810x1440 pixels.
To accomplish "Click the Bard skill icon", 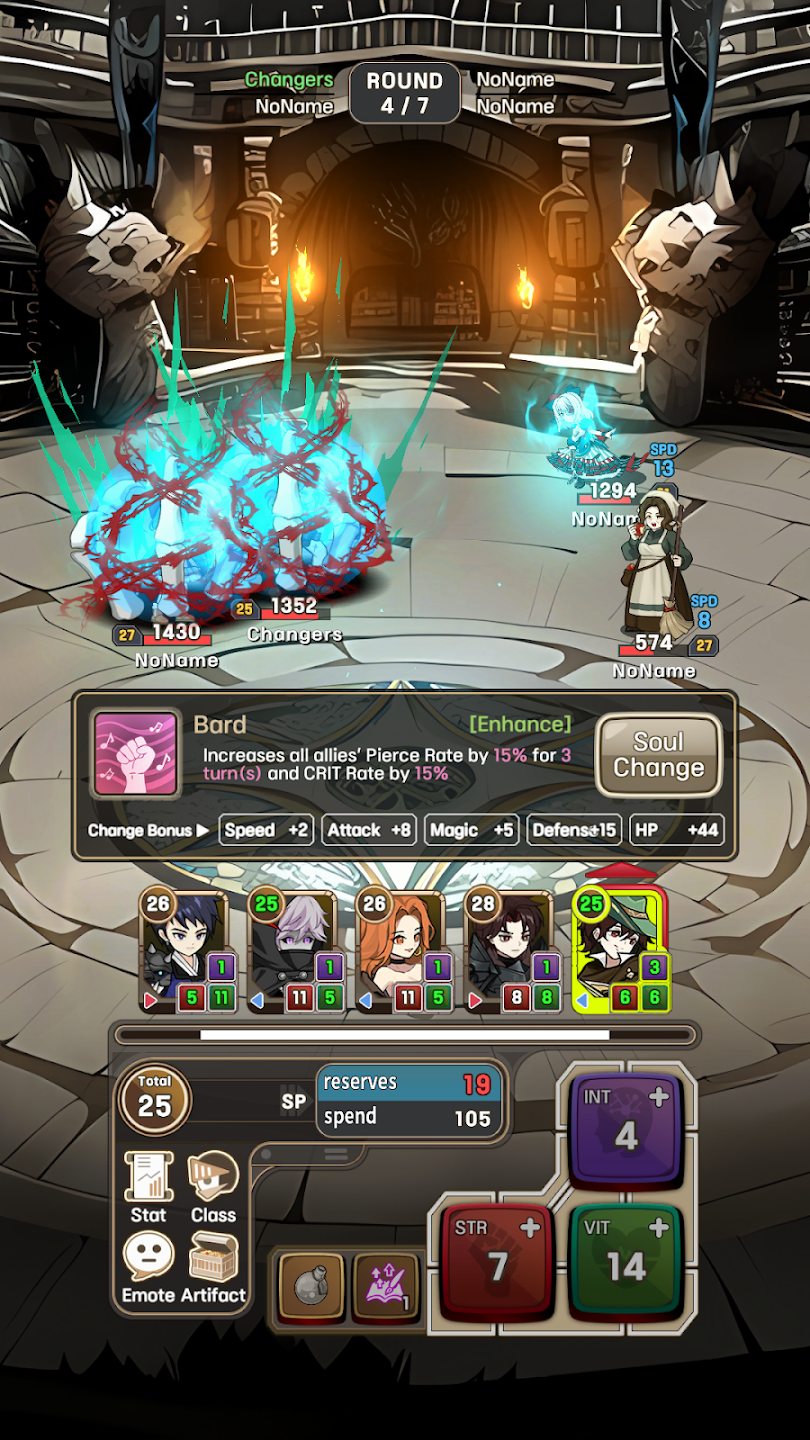I will point(136,754).
